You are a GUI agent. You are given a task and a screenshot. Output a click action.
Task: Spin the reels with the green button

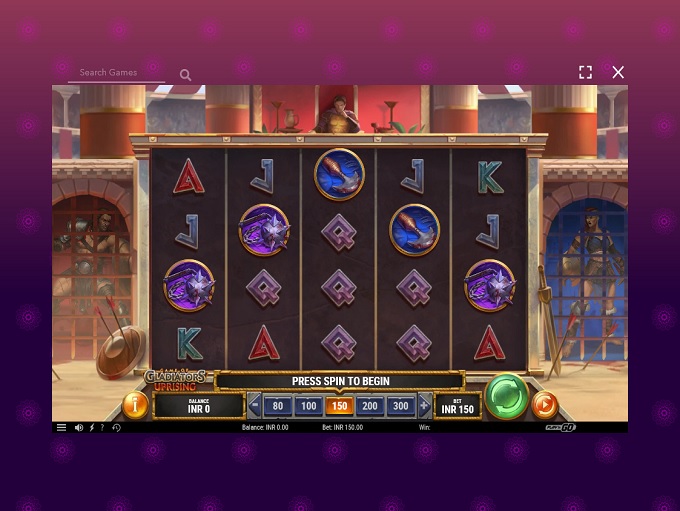pos(506,396)
